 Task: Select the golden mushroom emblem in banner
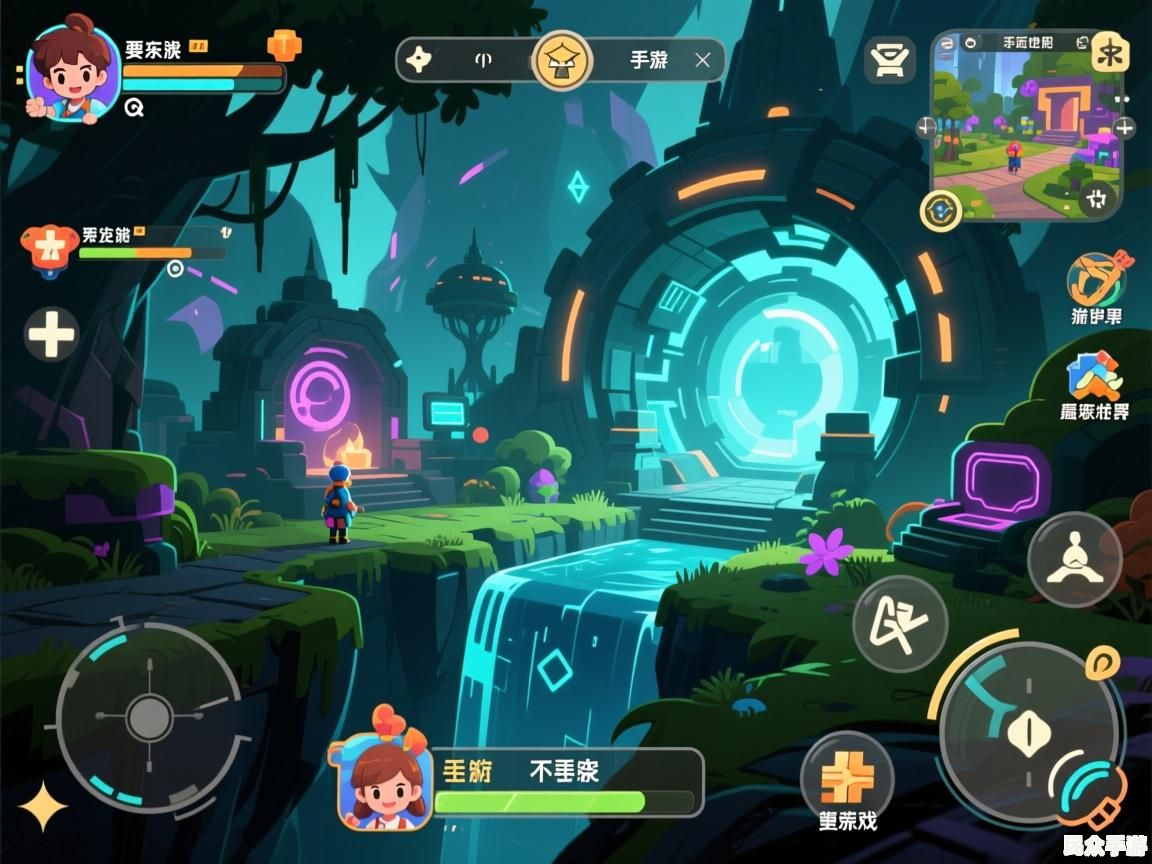[x=562, y=60]
